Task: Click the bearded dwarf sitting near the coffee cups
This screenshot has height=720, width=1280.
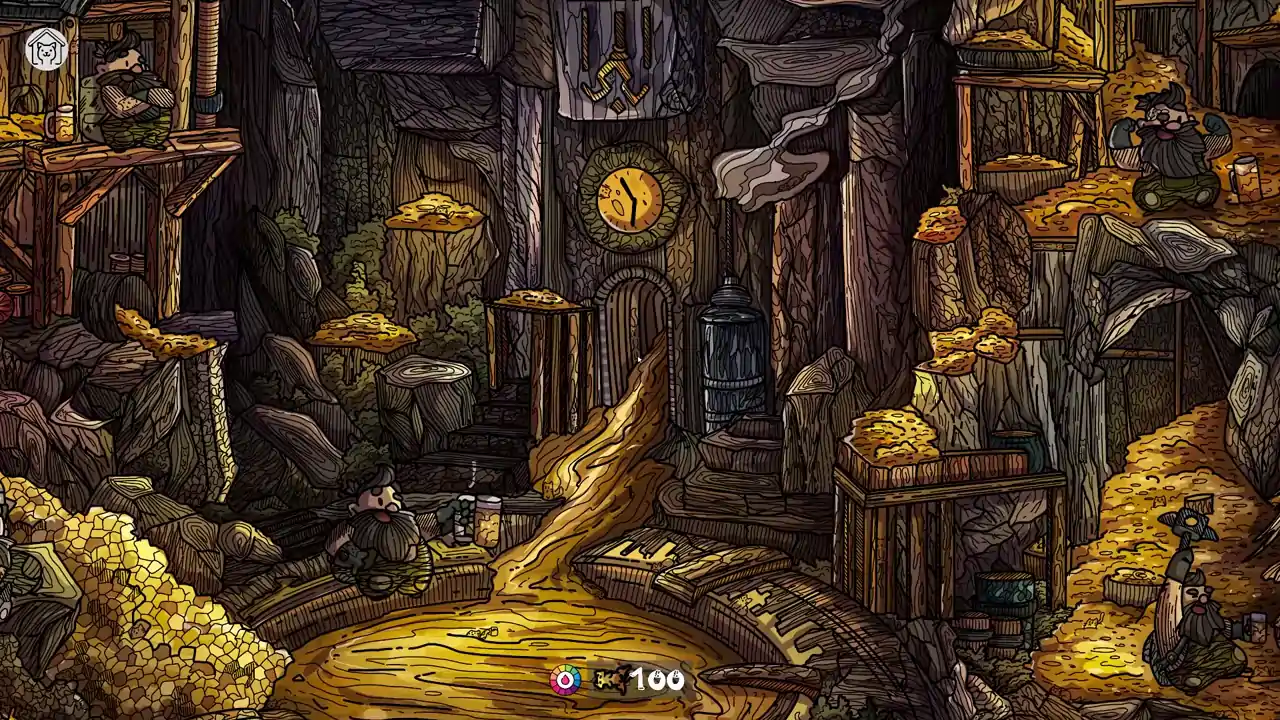Action: (380, 520)
